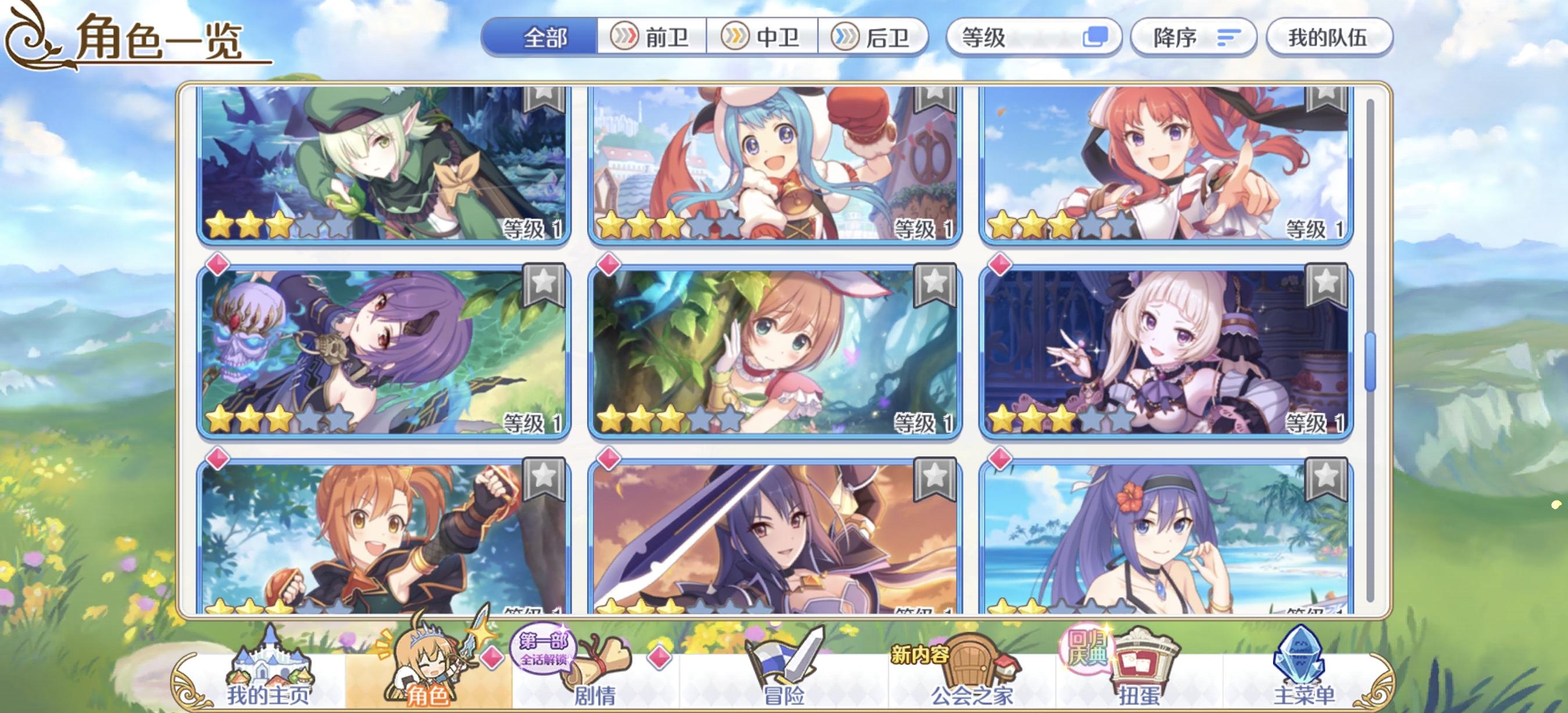Expand the 前卫 vanguard filter
This screenshot has height=713, width=1568.
pos(652,38)
